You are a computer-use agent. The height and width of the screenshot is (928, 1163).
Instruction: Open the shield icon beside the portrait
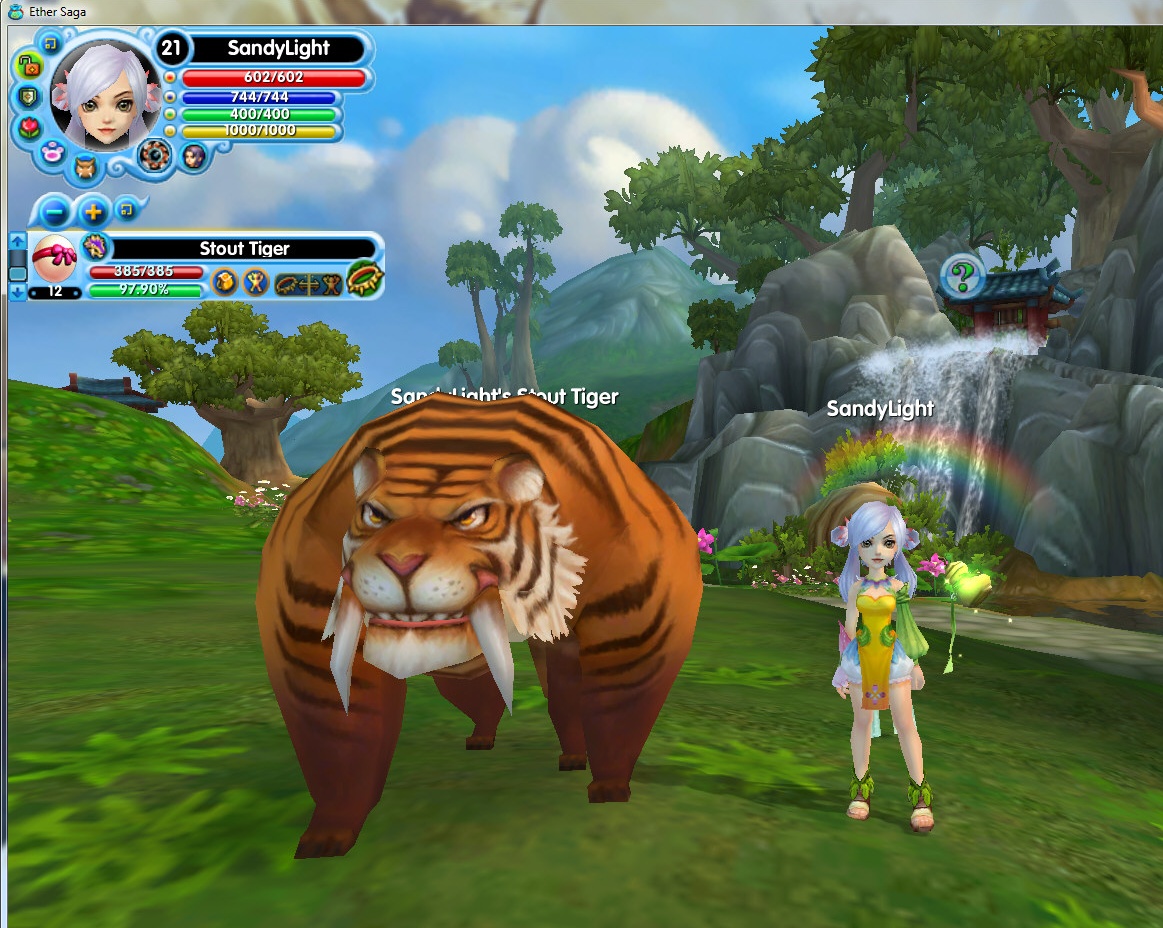[x=27, y=97]
